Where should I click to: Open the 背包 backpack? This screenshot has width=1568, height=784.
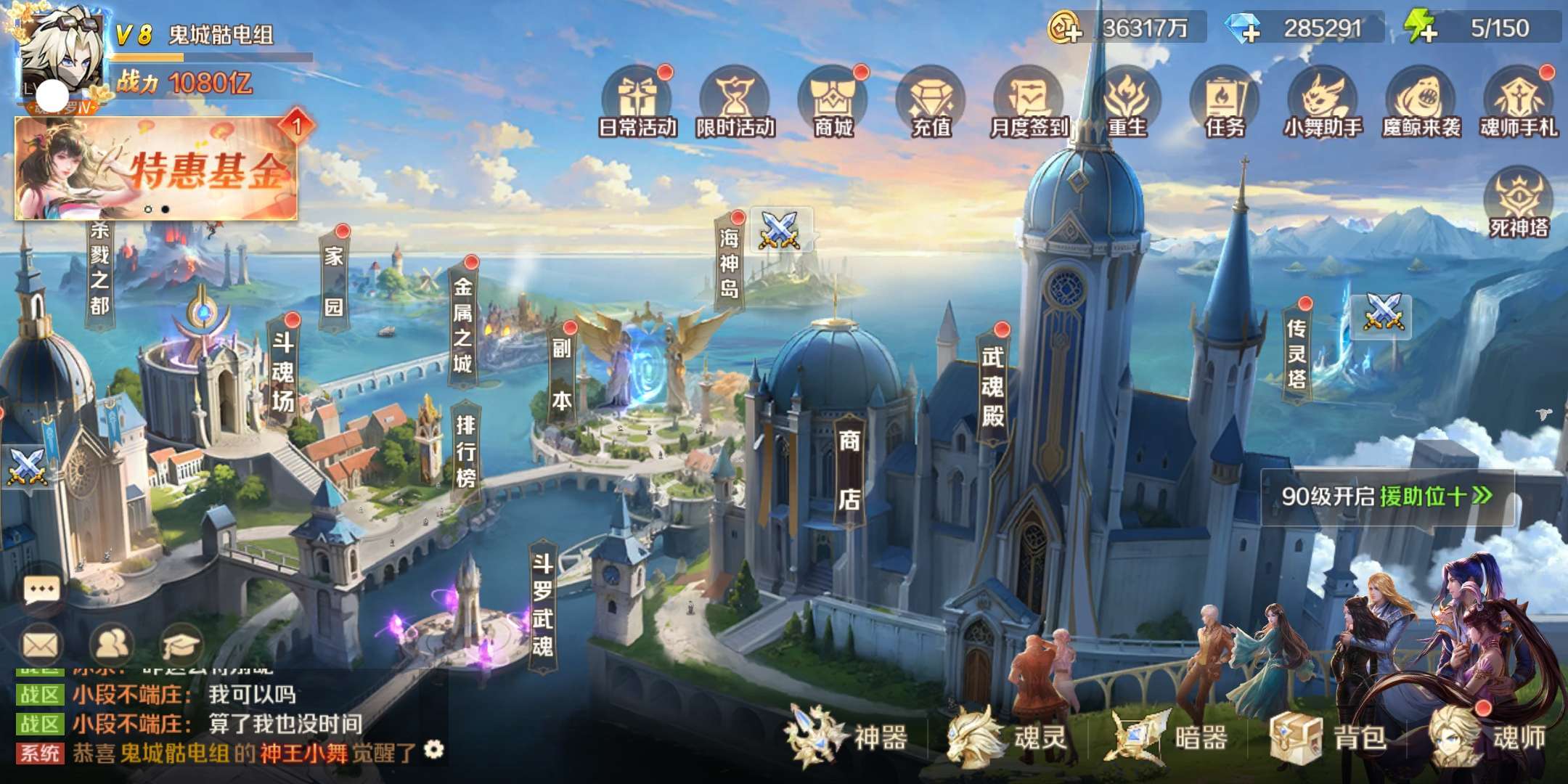click(1330, 738)
